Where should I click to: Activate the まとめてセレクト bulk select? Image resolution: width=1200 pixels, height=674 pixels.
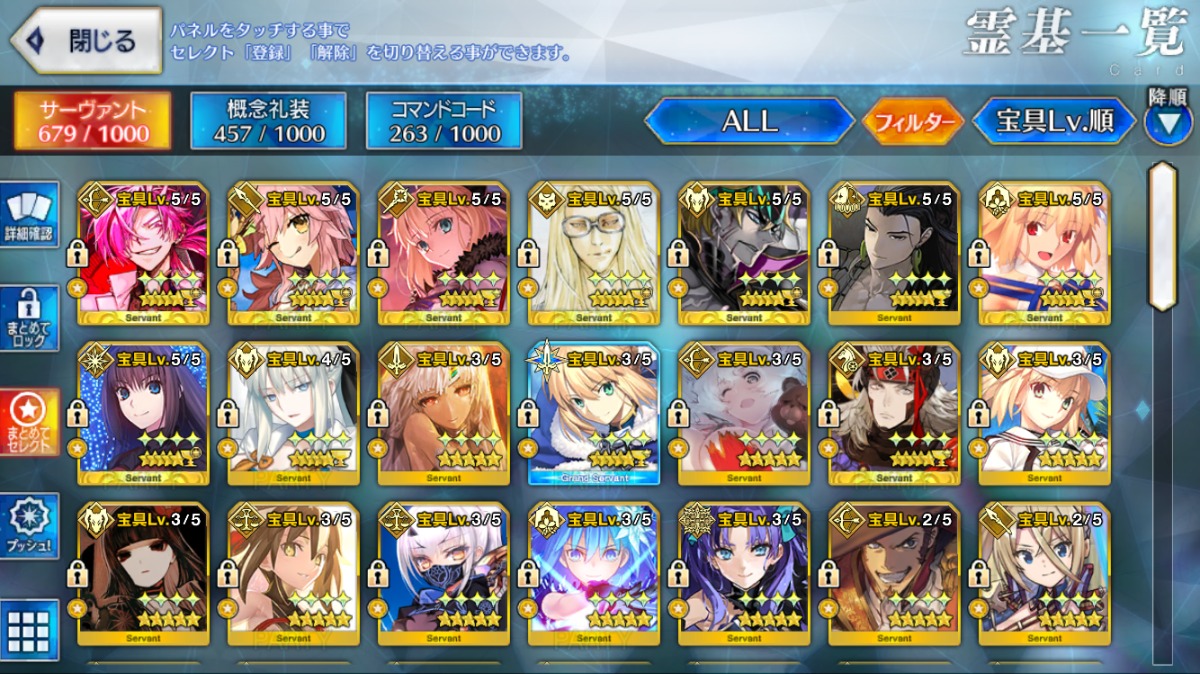29,420
